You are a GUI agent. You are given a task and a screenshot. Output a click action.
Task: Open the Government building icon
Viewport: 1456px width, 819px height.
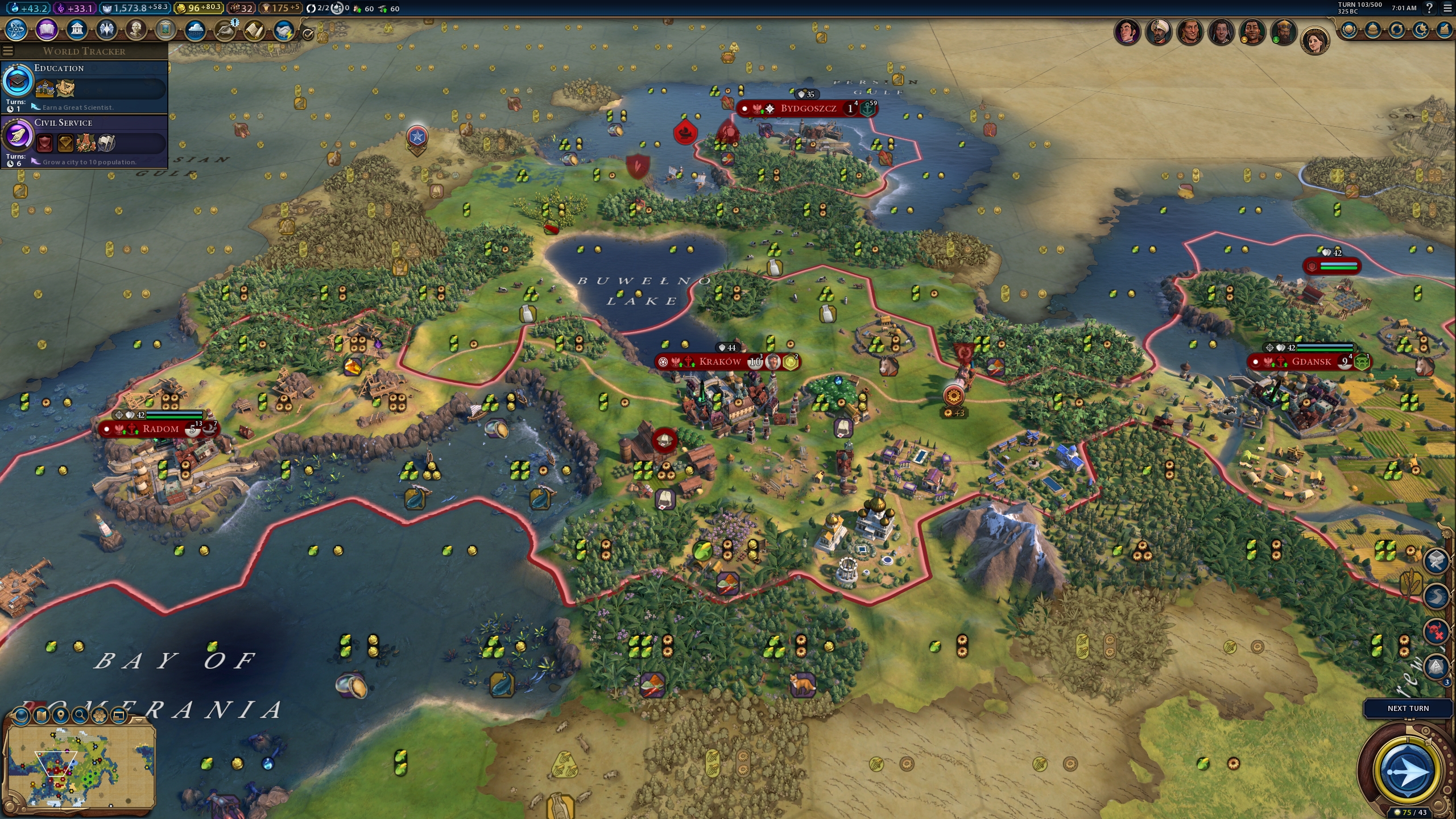pyautogui.click(x=76, y=30)
